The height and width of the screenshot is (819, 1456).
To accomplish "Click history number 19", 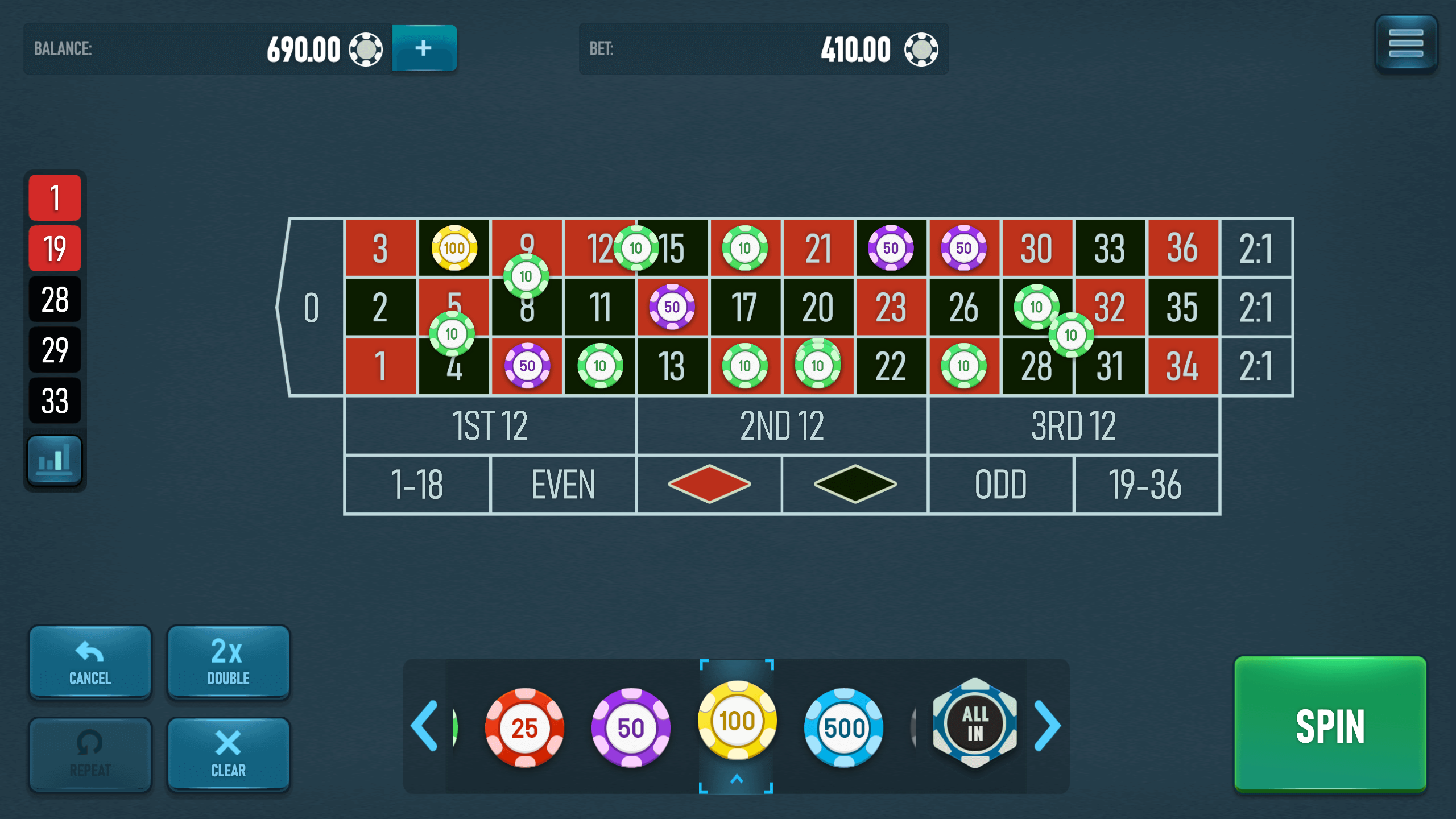I will 55,249.
